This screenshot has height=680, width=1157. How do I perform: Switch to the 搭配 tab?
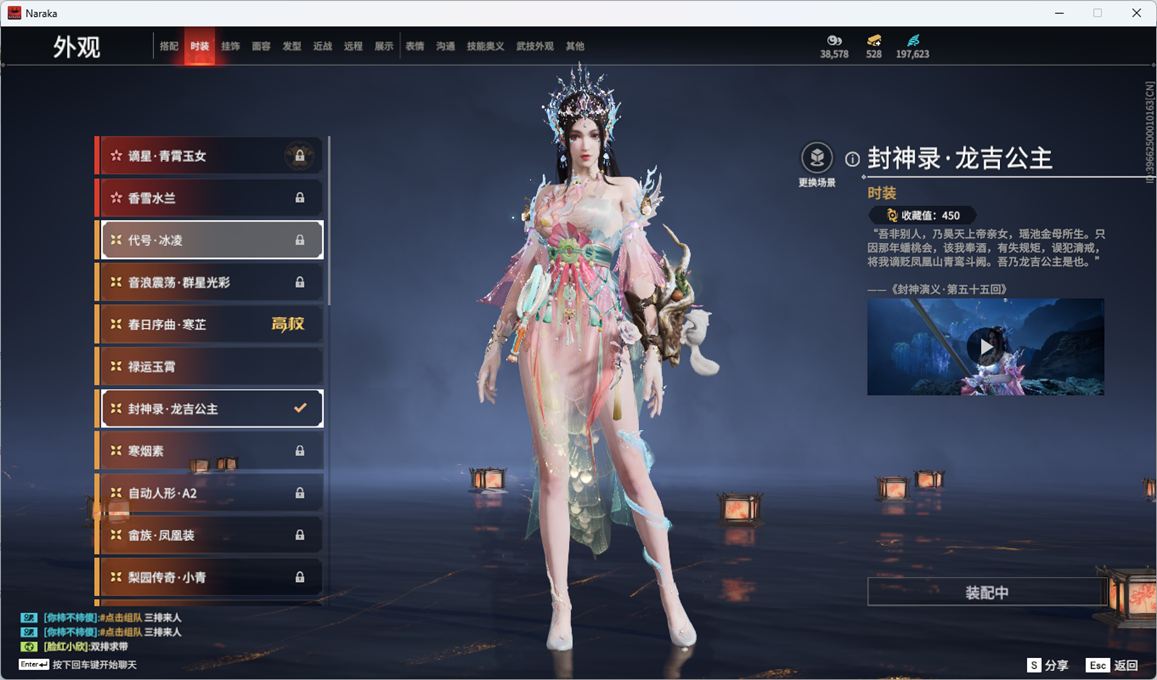tap(169, 46)
